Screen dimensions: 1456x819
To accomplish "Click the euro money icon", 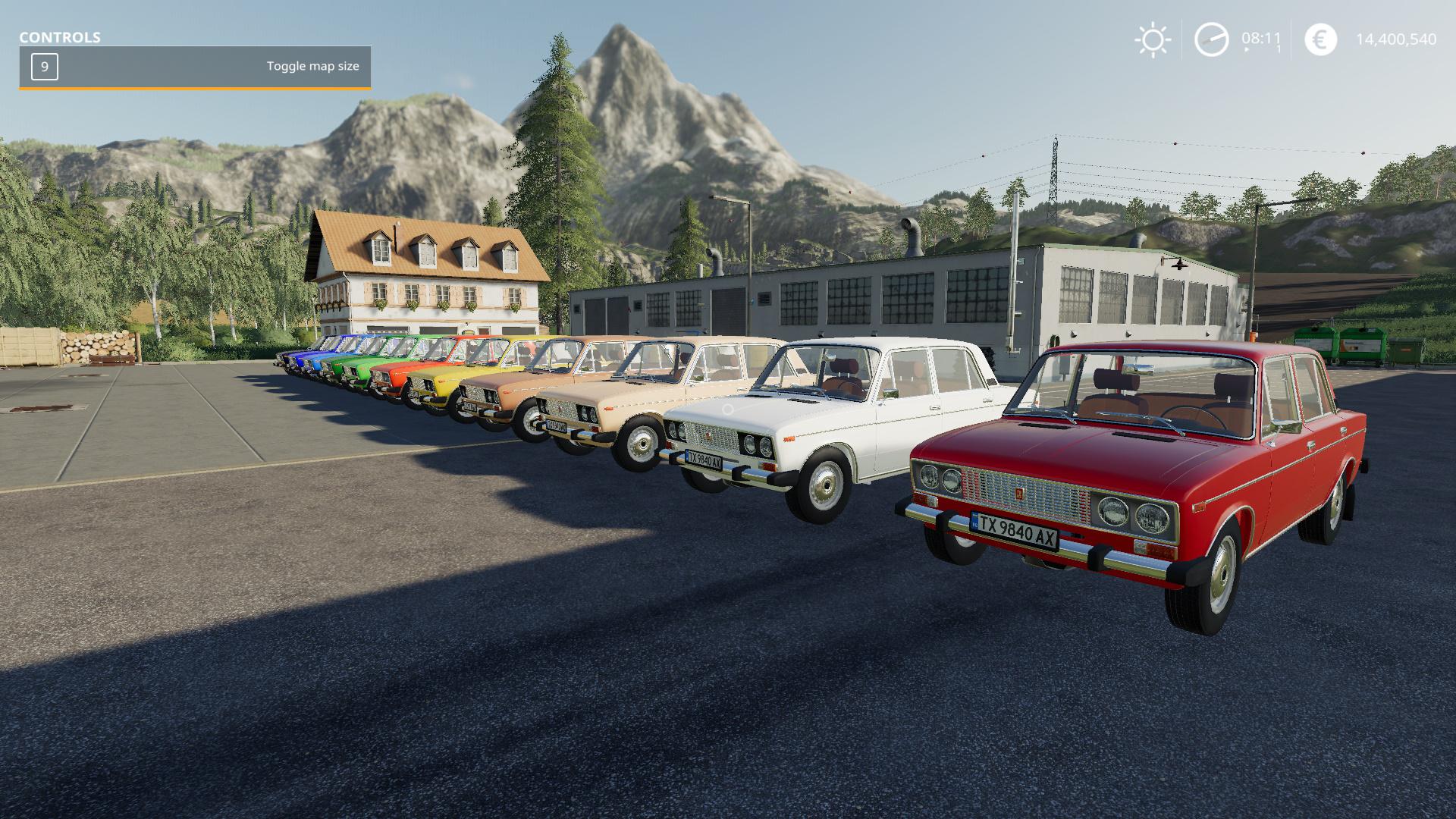I will click(1320, 39).
